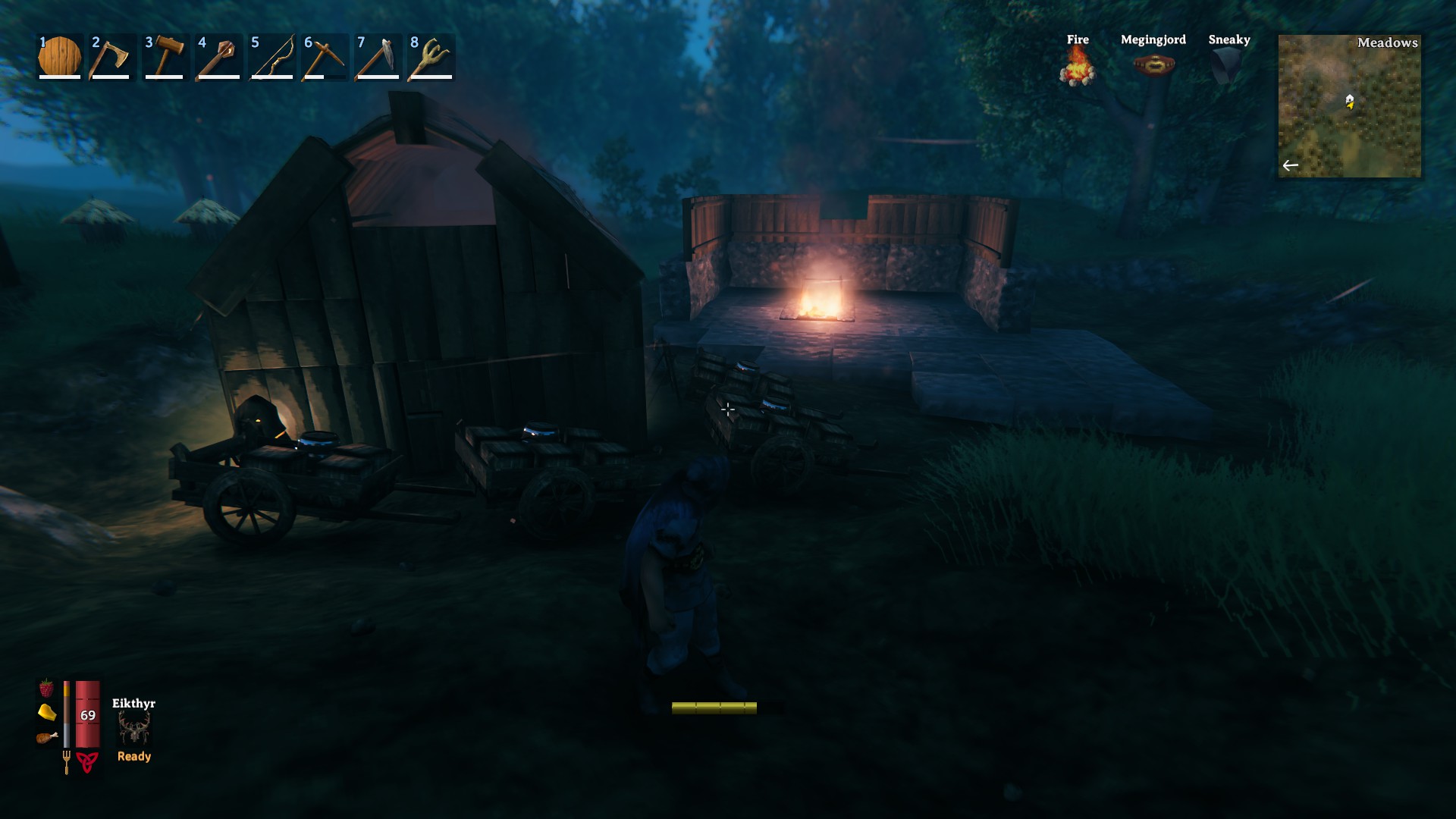Equip the axe from hotbar slot 2
The image size is (1456, 819).
pyautogui.click(x=110, y=56)
